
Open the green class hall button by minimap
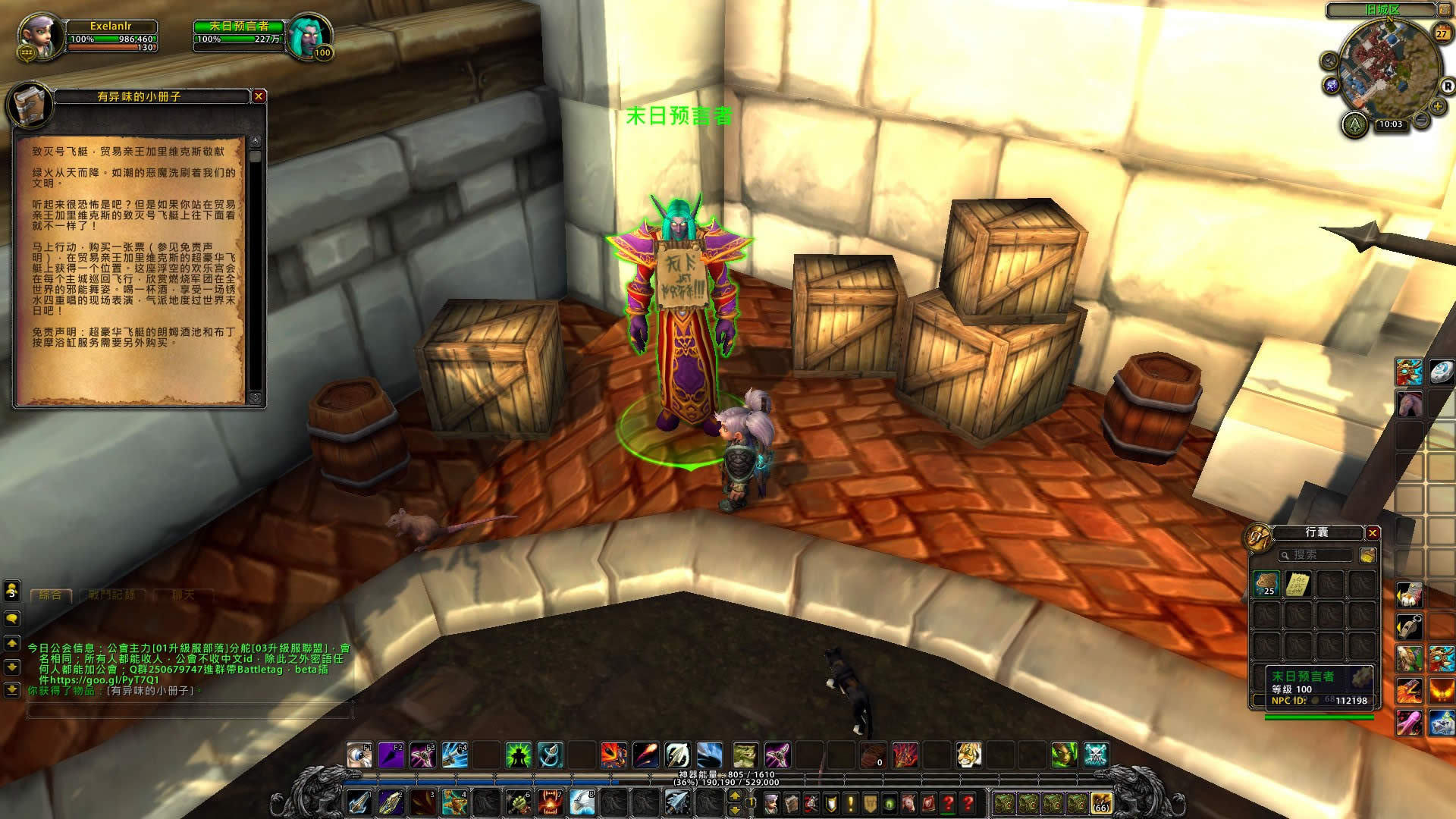(x=1354, y=124)
